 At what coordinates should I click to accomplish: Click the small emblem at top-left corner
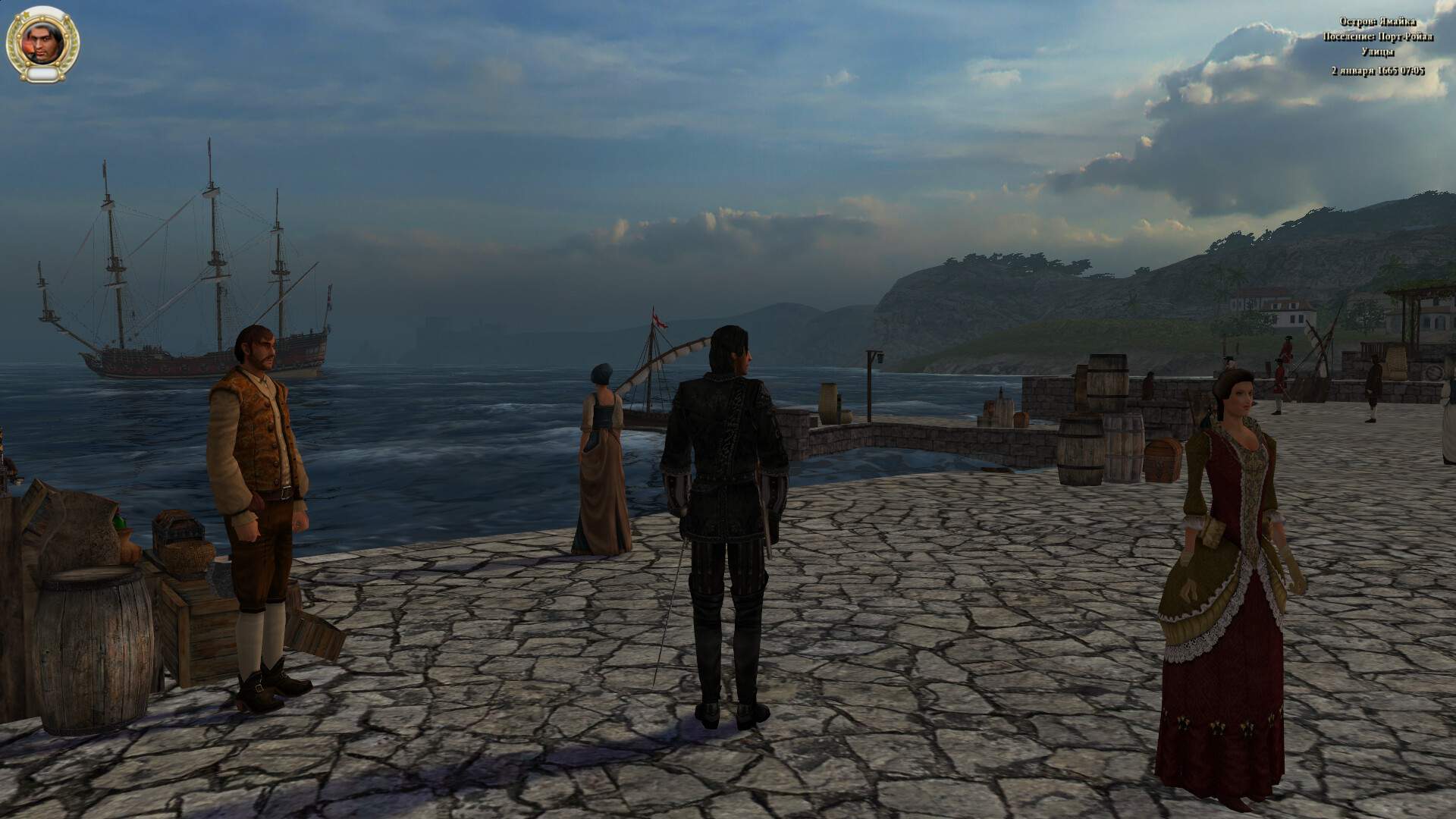(x=4, y=4)
